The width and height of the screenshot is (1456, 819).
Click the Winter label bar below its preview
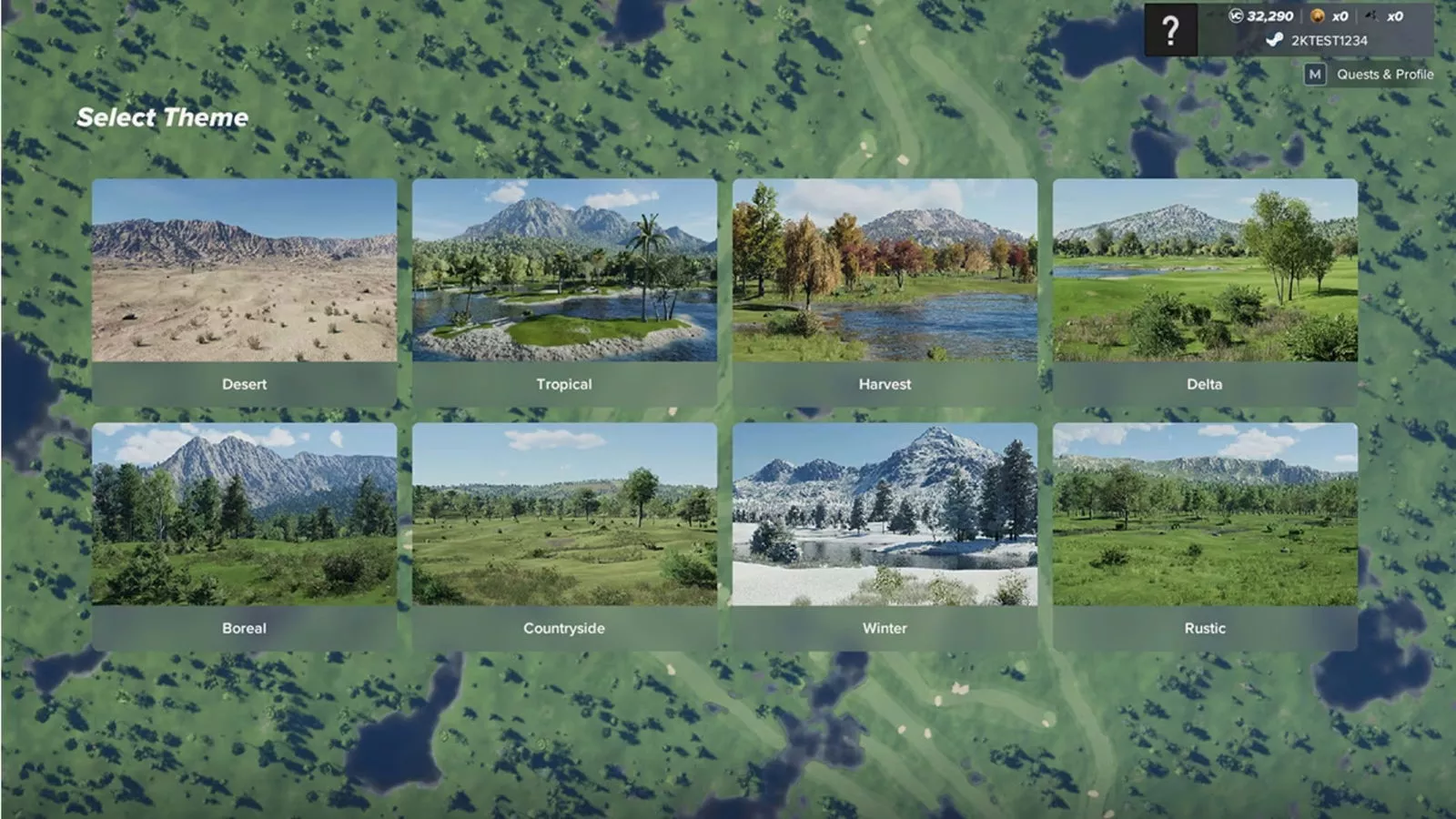click(x=885, y=628)
